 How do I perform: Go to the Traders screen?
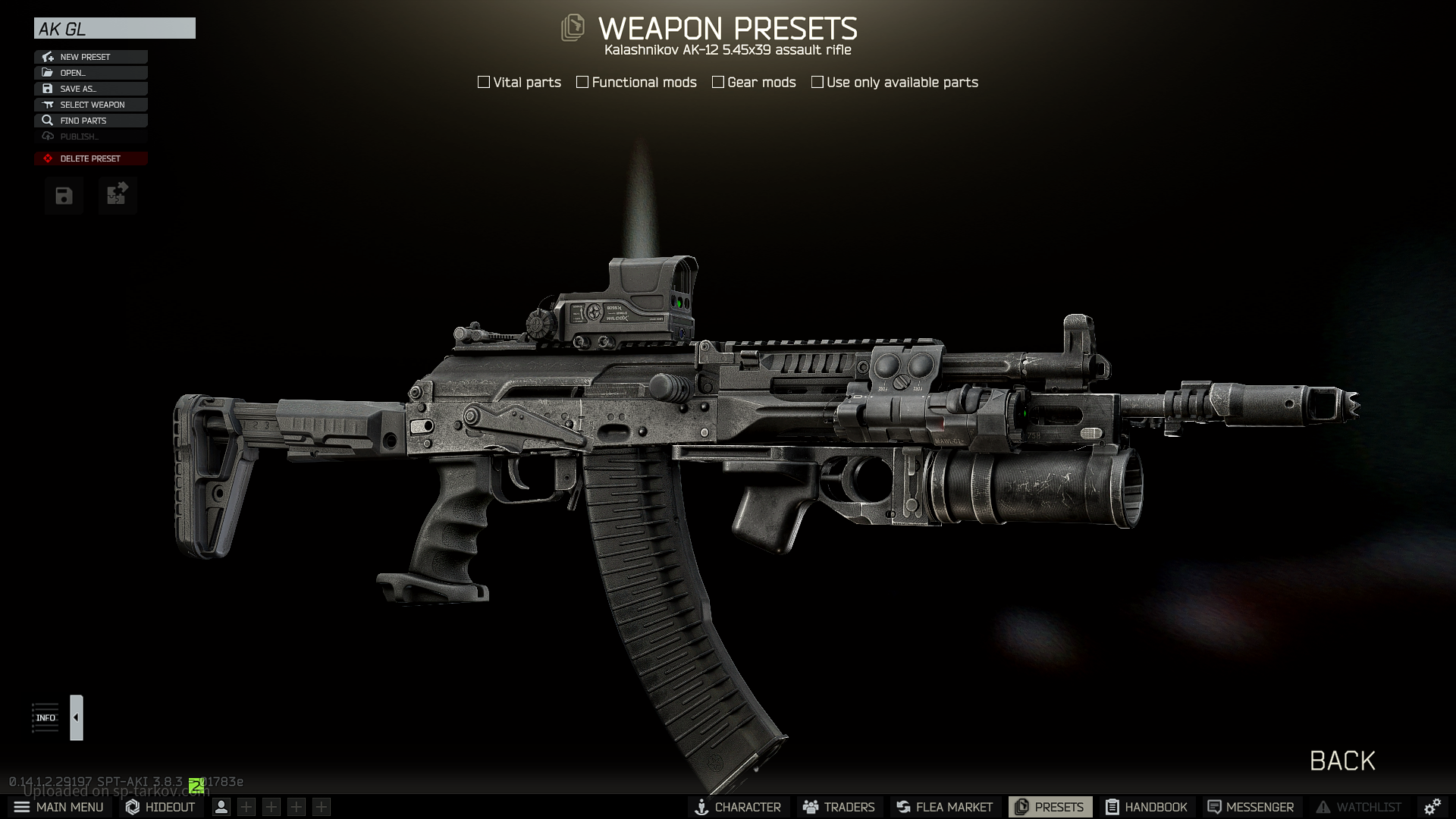[x=839, y=807]
